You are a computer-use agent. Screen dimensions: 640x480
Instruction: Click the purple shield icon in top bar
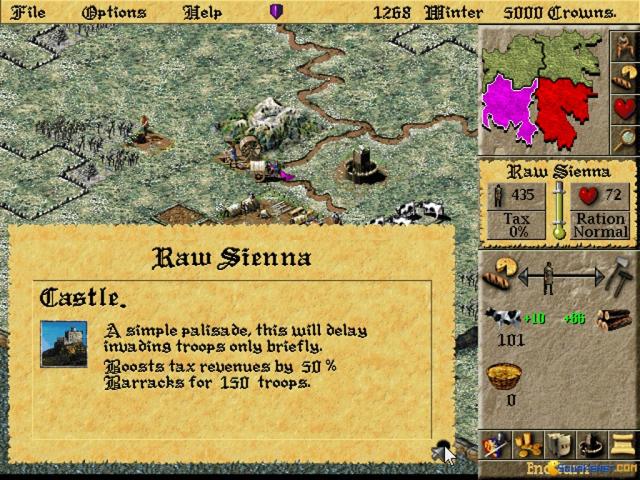[x=277, y=12]
